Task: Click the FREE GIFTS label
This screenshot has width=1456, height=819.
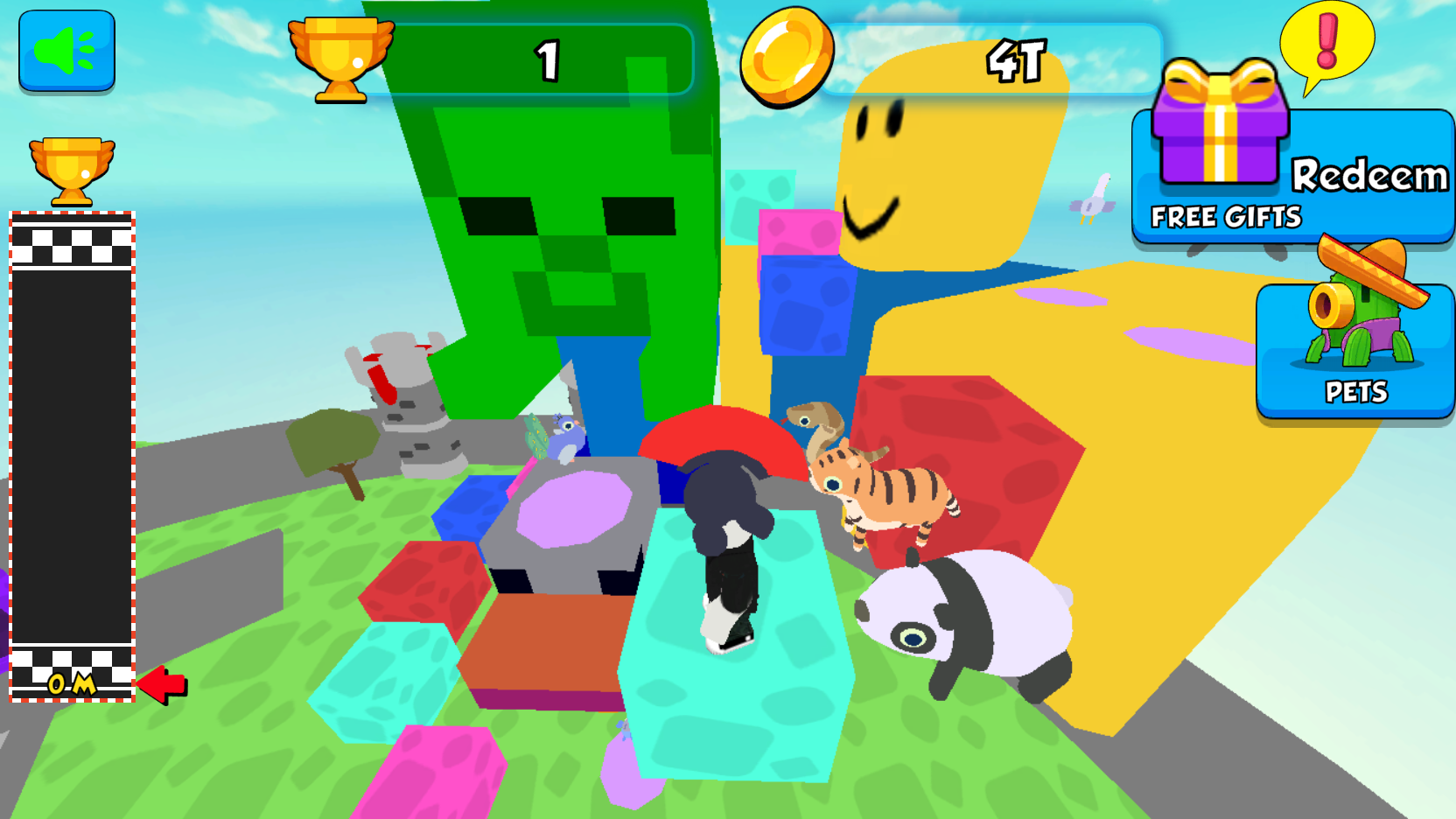Action: [x=1225, y=216]
